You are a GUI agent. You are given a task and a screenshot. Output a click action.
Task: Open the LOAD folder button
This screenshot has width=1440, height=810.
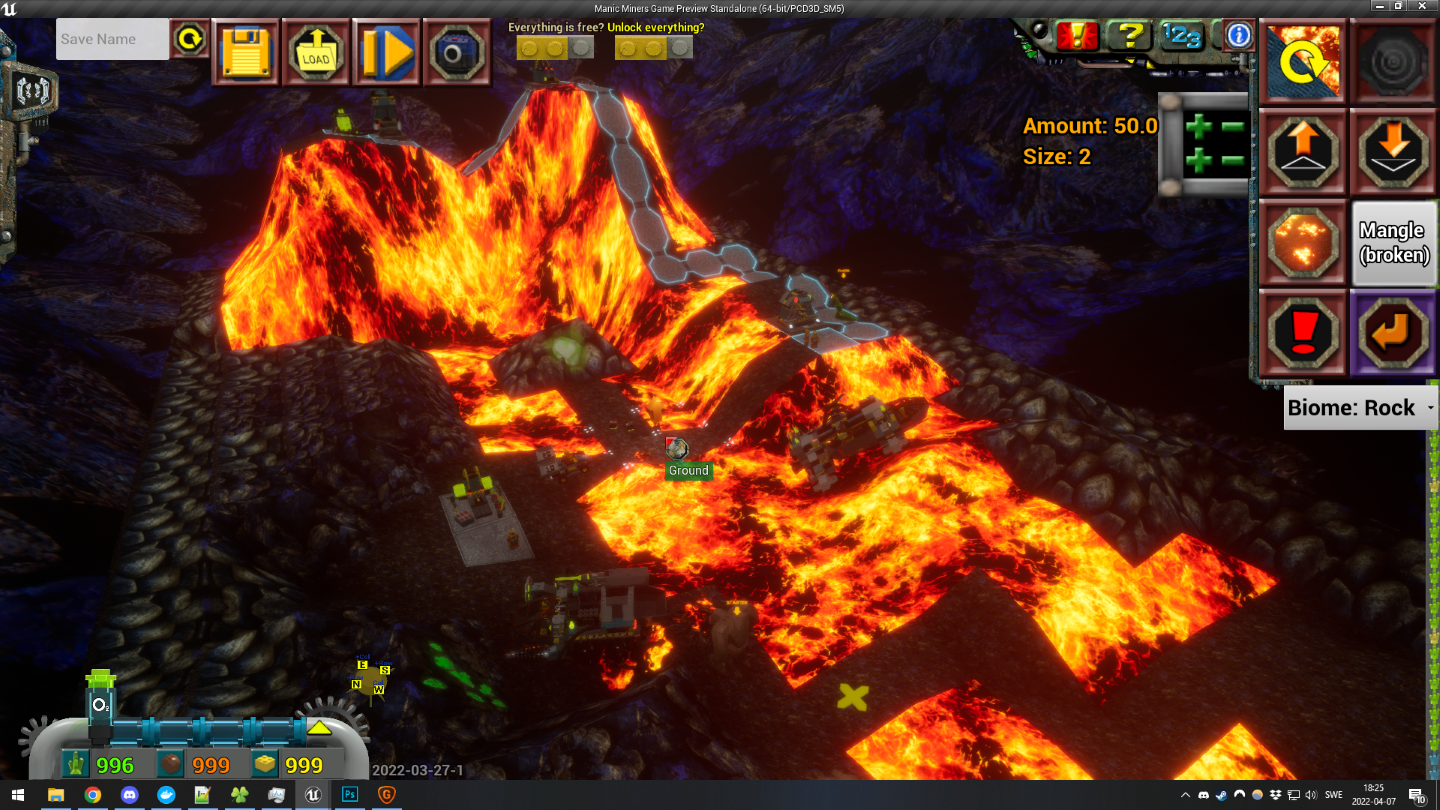click(316, 51)
